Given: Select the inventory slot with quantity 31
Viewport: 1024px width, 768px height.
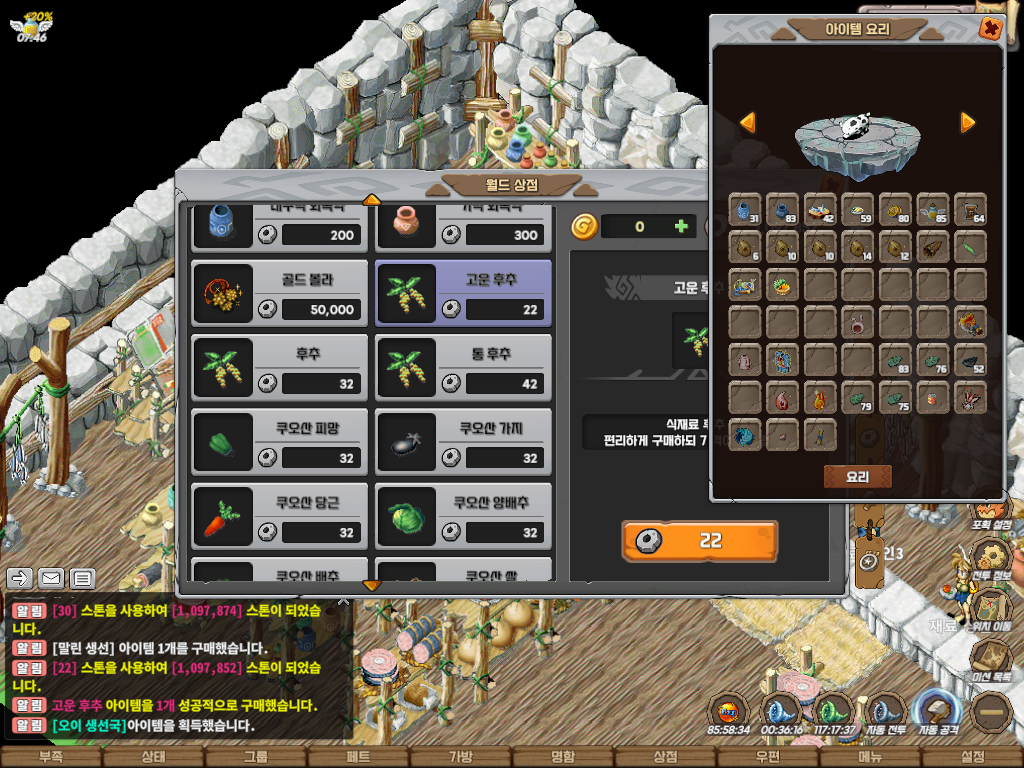Looking at the screenshot, I should 745,210.
